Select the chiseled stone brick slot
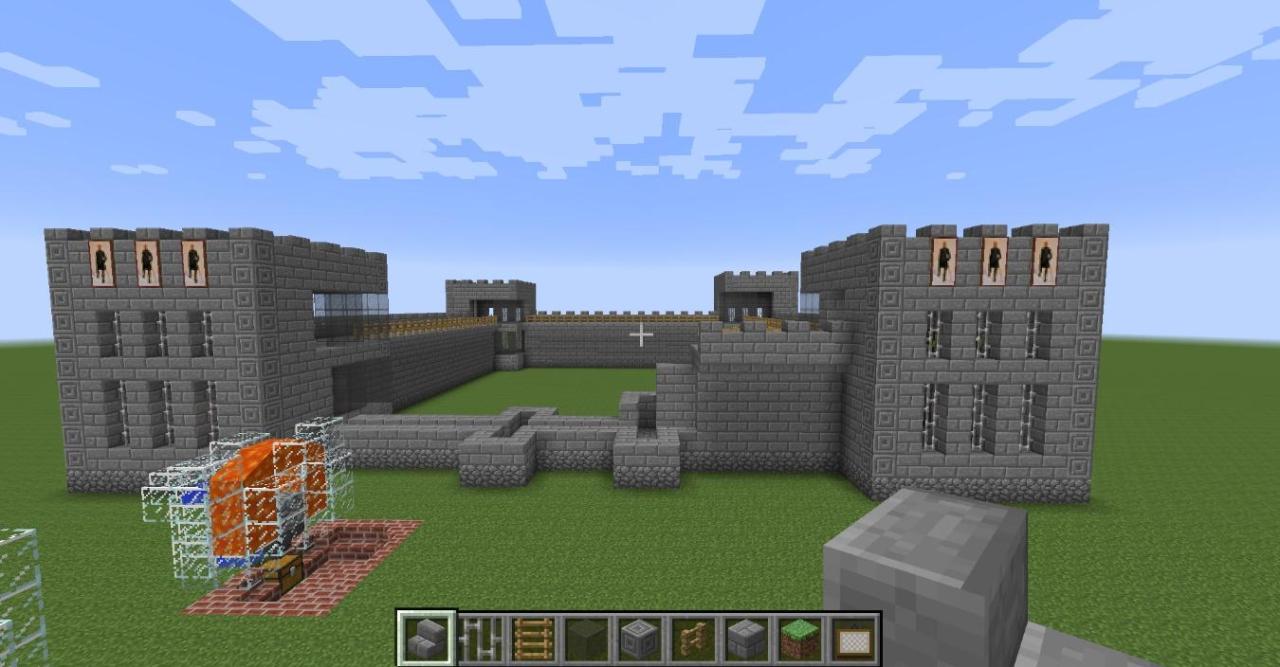Image resolution: width=1280 pixels, height=667 pixels. [x=639, y=638]
